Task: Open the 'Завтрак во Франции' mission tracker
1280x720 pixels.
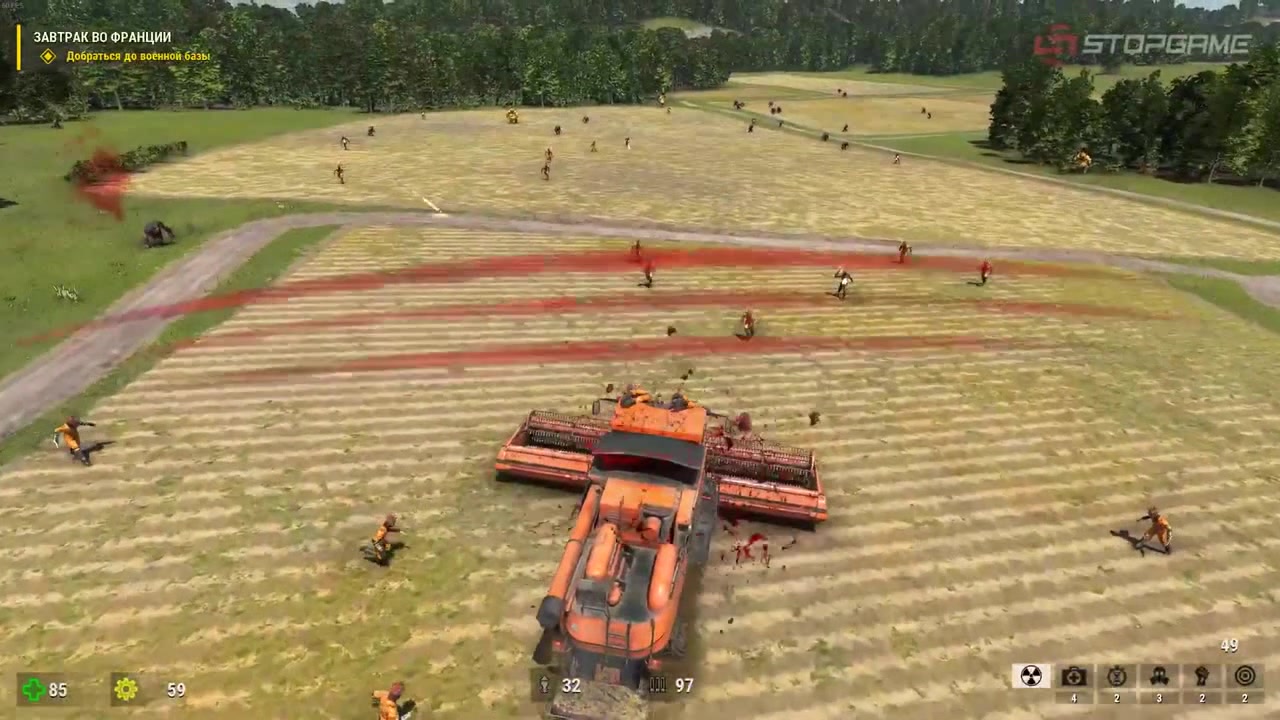Action: point(102,37)
